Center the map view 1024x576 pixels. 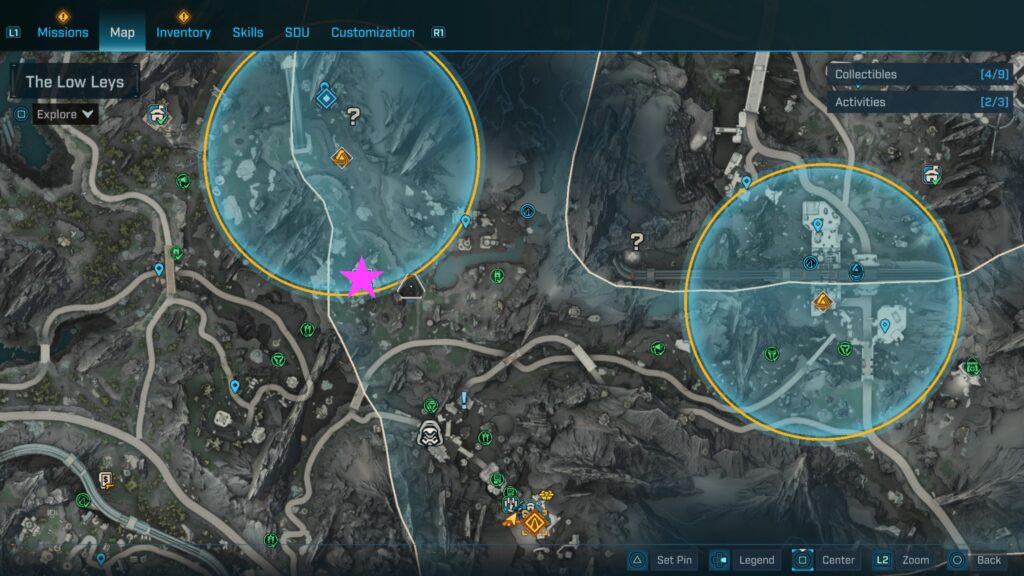coord(826,560)
